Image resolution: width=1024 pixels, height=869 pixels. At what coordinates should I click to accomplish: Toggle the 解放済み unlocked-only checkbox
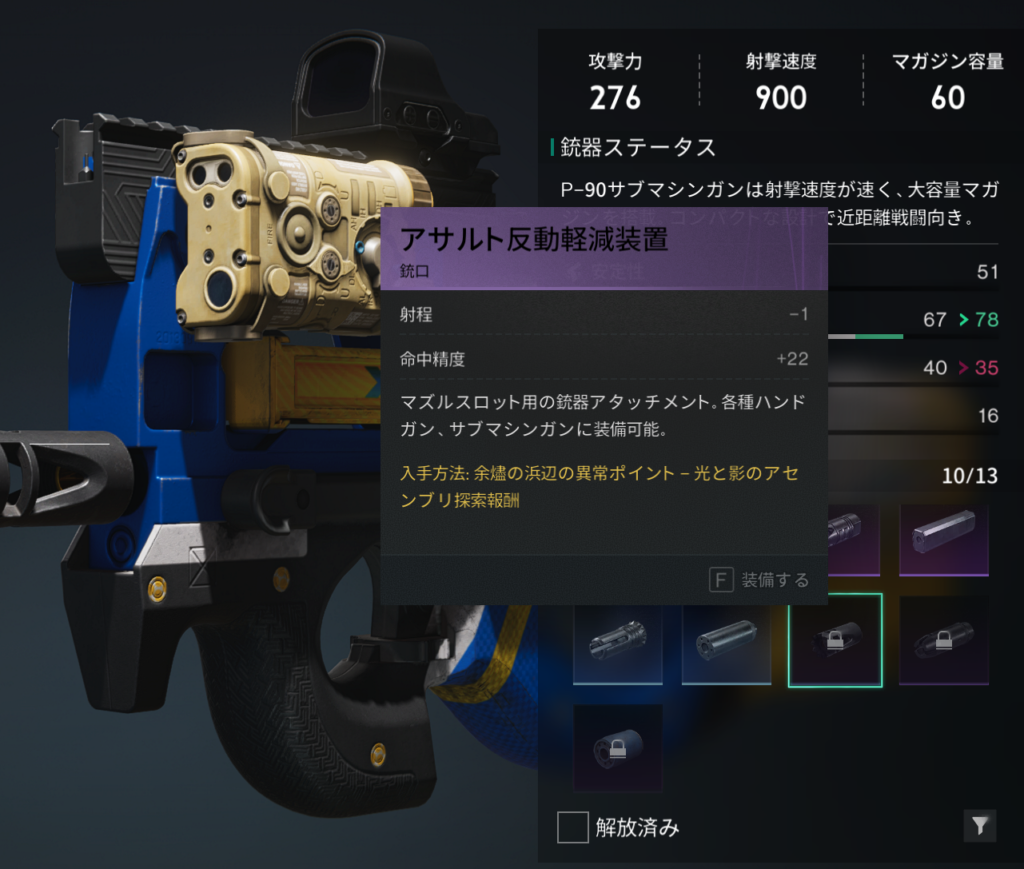click(x=573, y=827)
